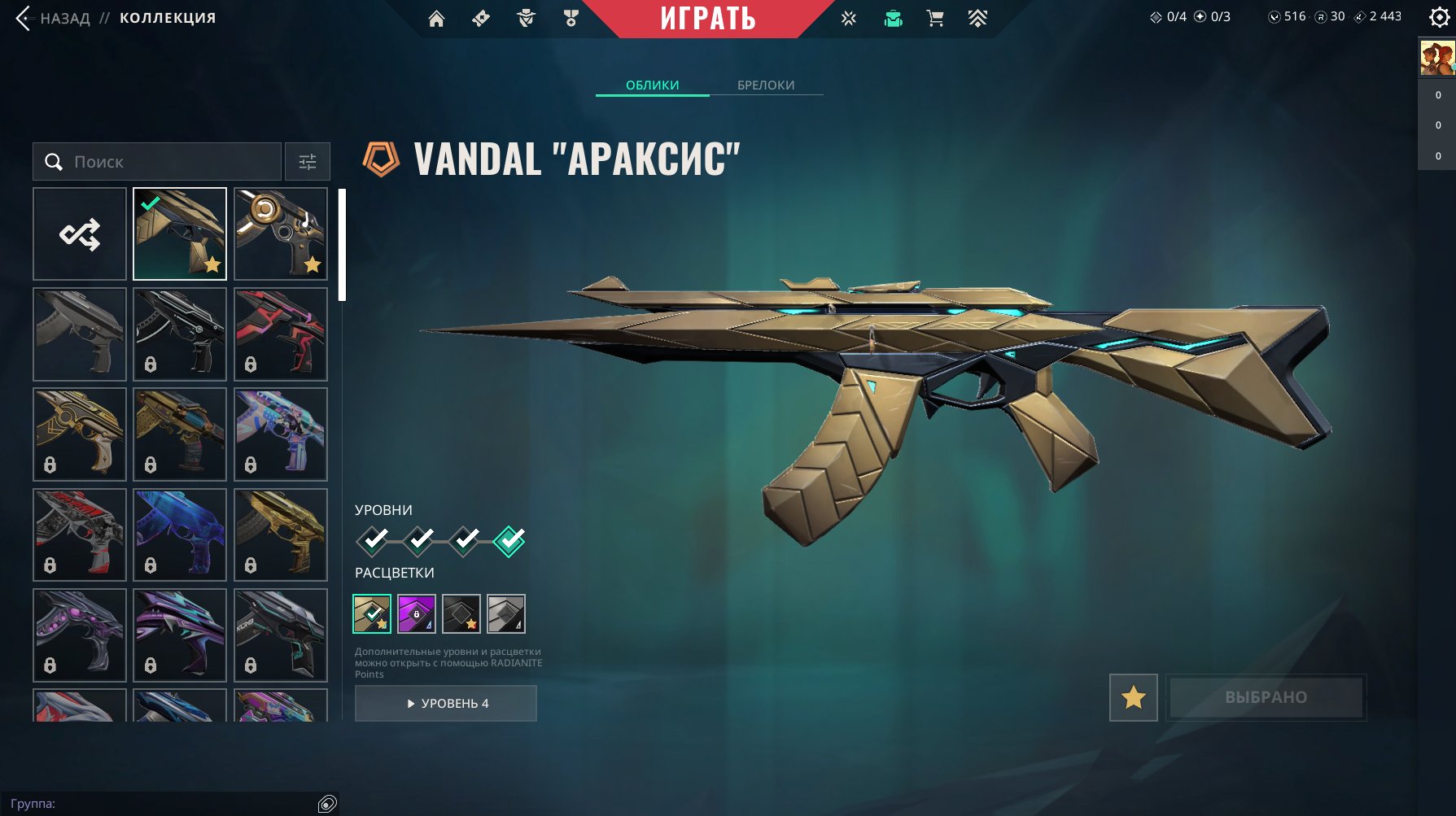This screenshot has height=816, width=1456.
Task: Choose the silver variant color swatch
Action: coord(506,613)
